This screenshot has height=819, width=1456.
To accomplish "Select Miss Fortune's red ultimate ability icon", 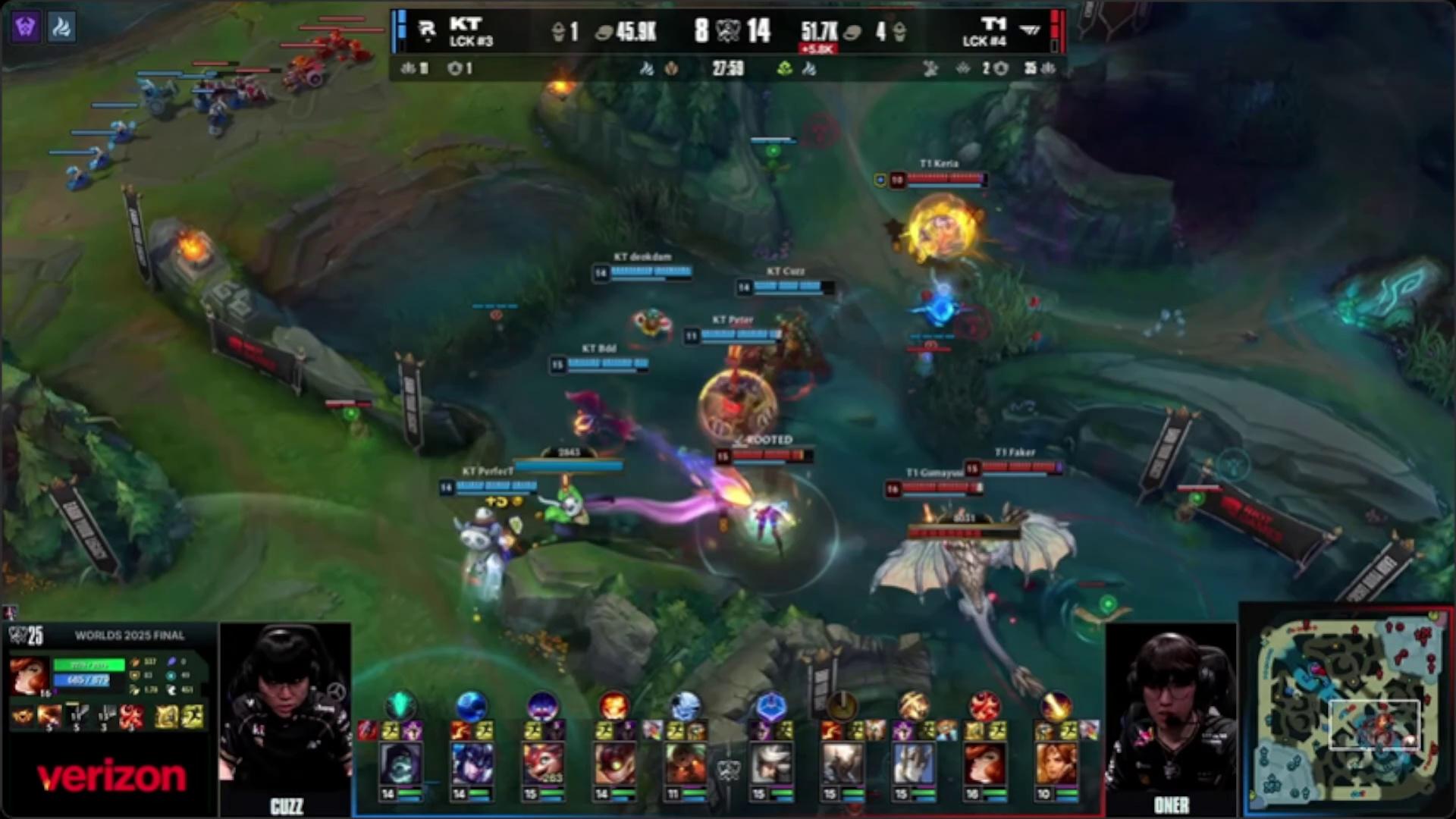I will pyautogui.click(x=131, y=717).
